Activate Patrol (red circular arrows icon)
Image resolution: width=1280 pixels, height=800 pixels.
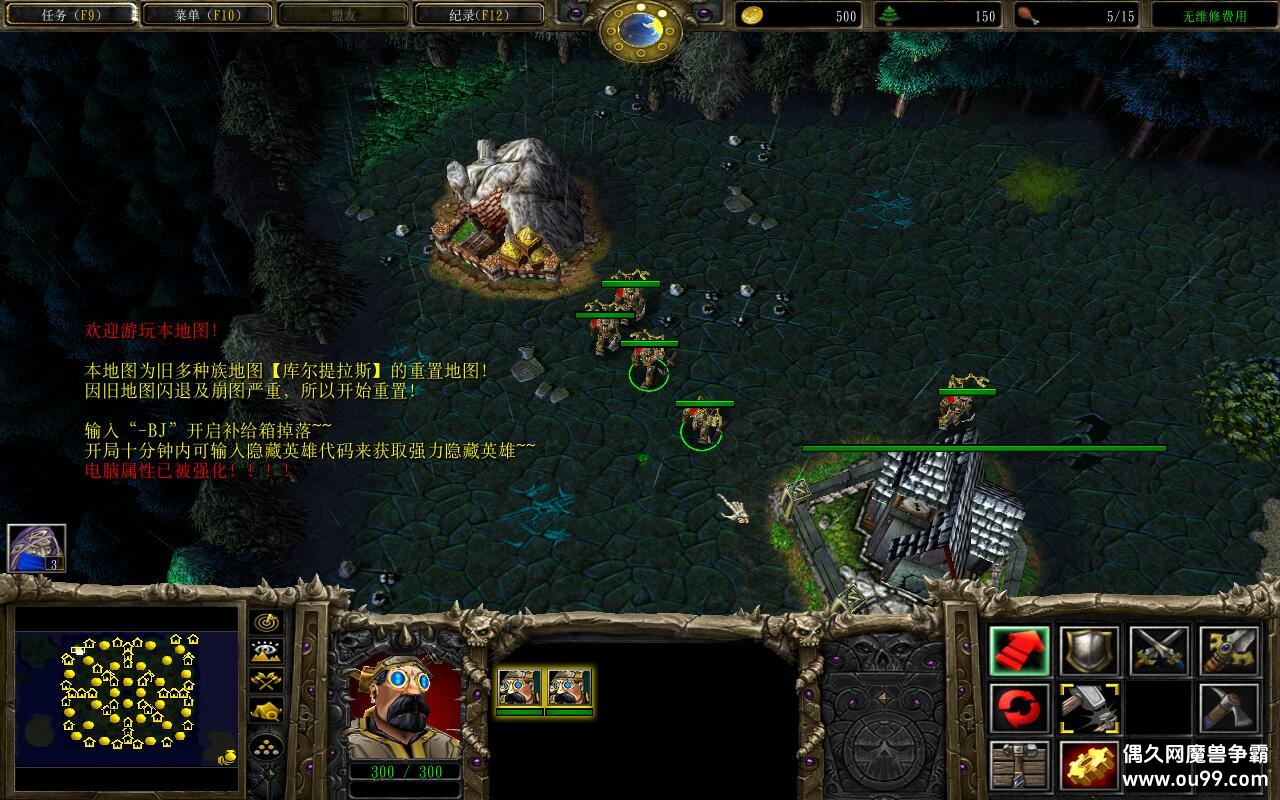(1020, 708)
